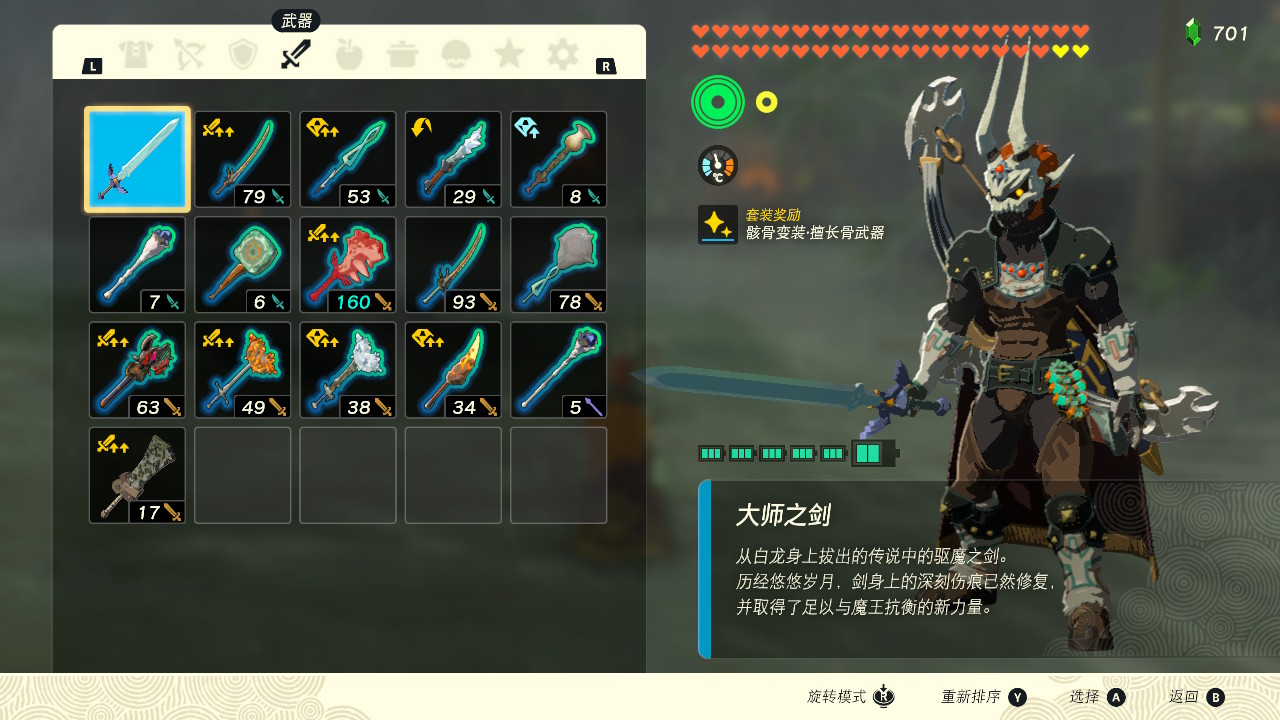This screenshot has height=720, width=1280.
Task: Select the white-tipped weapon with 38 attack
Action: (348, 370)
